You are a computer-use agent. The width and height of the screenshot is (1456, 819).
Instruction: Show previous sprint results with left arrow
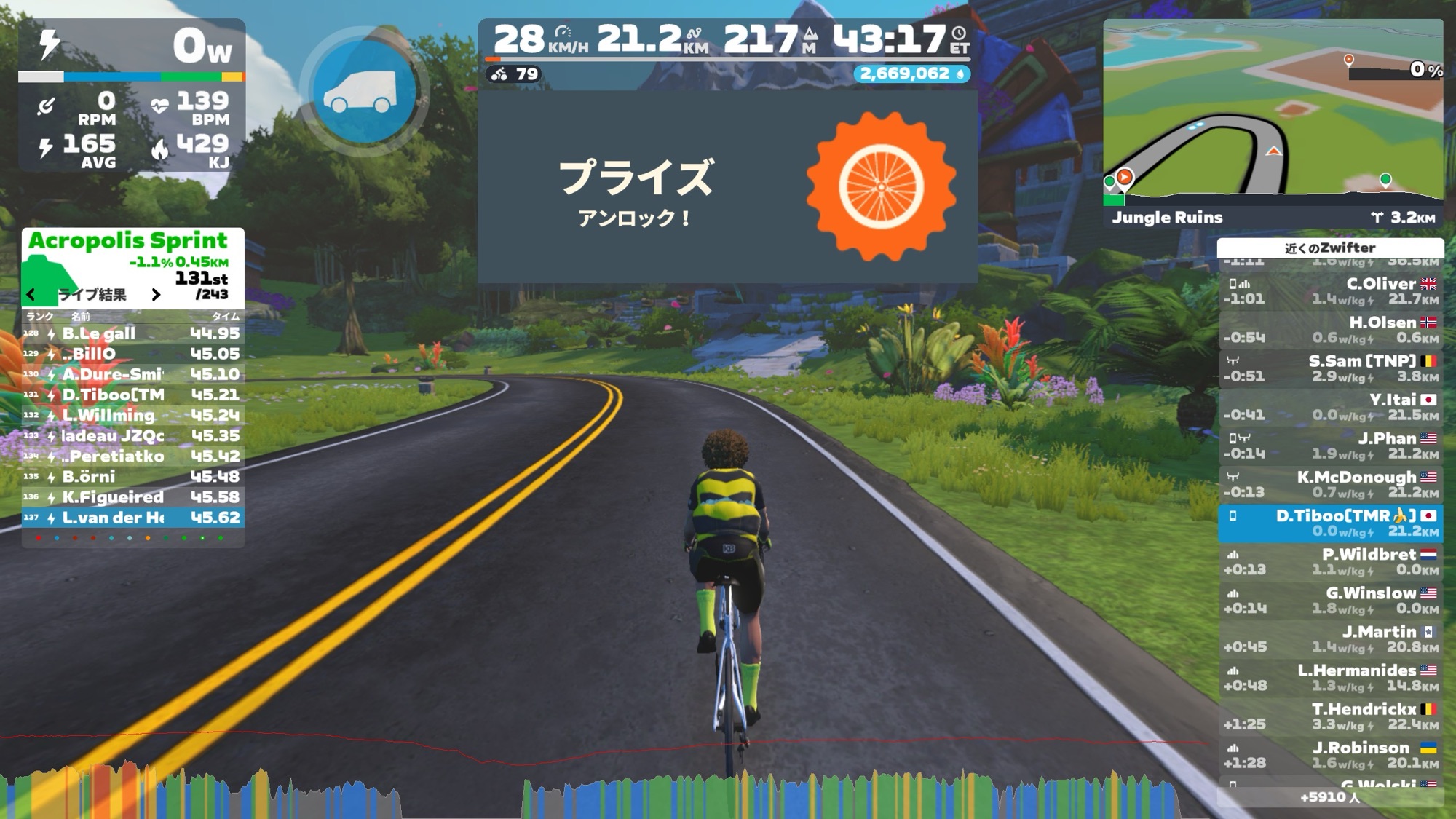click(x=31, y=294)
